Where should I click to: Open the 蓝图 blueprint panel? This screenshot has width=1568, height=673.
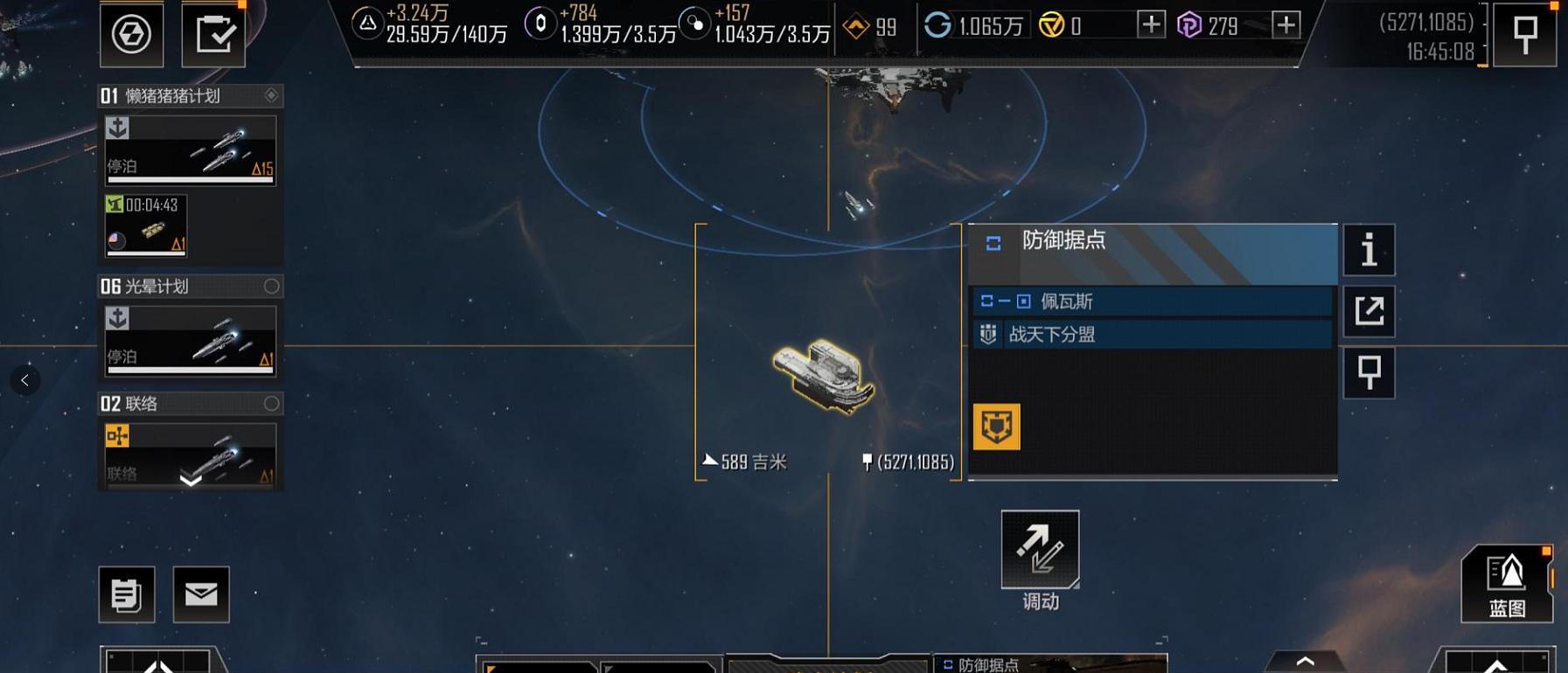coord(1506,584)
